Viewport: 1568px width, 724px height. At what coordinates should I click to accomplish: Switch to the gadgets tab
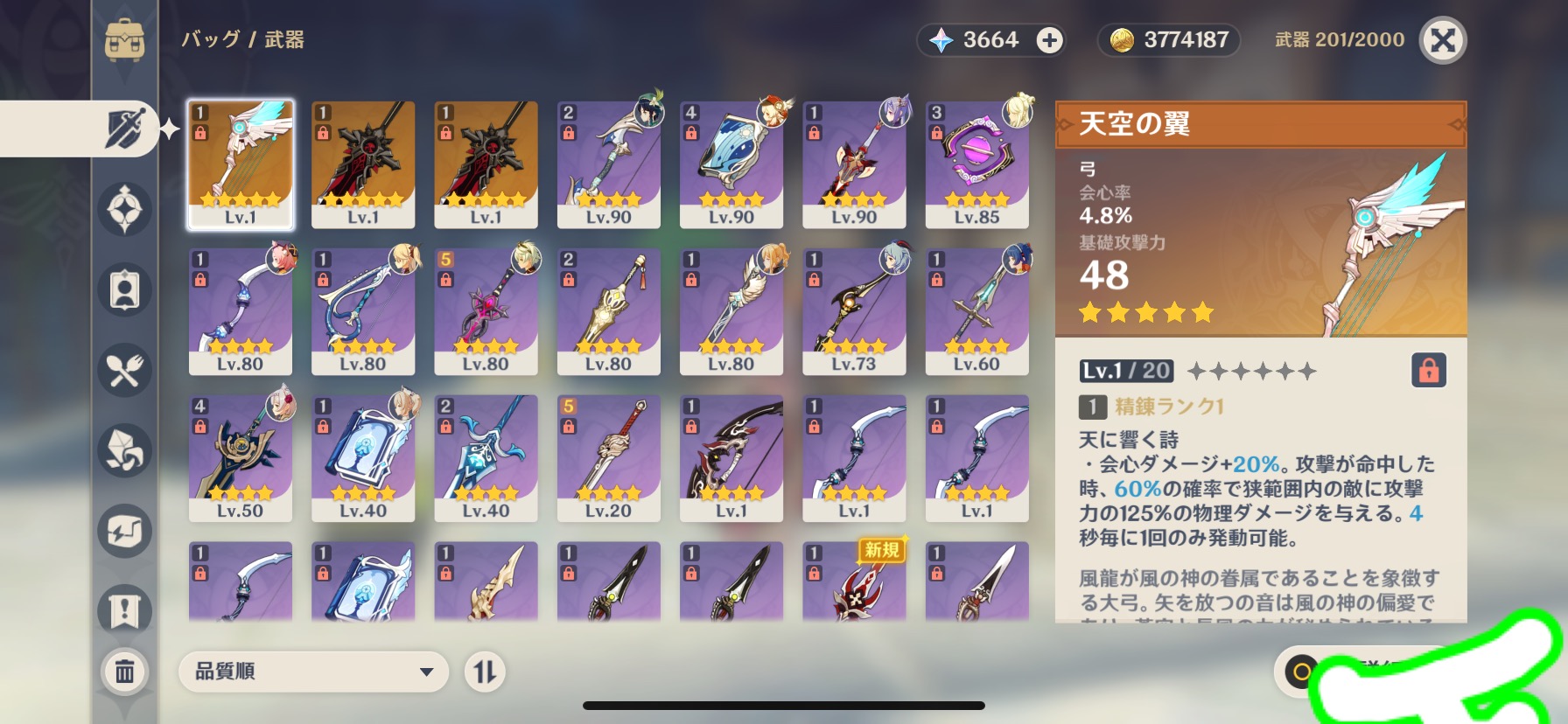coord(125,531)
